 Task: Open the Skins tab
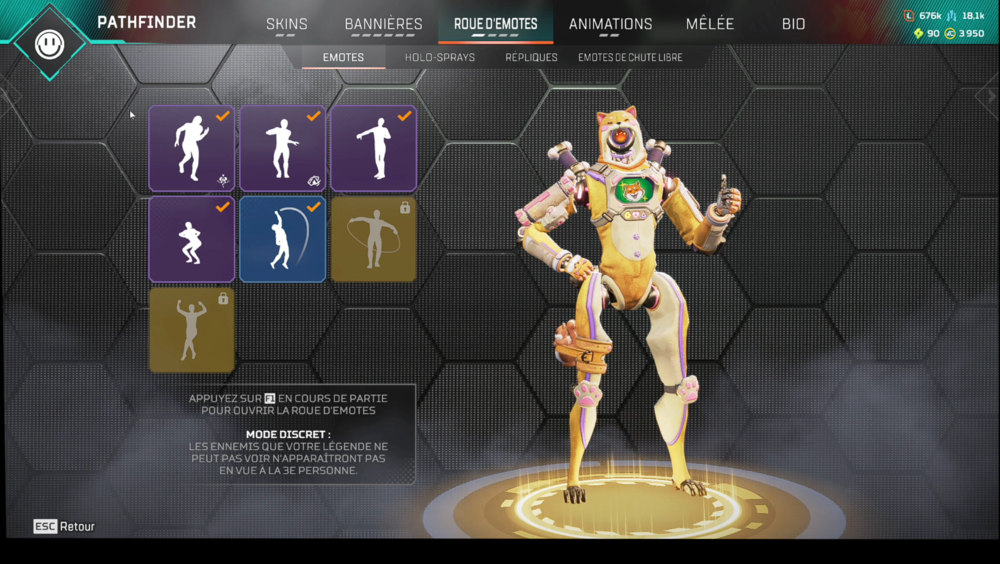(287, 24)
